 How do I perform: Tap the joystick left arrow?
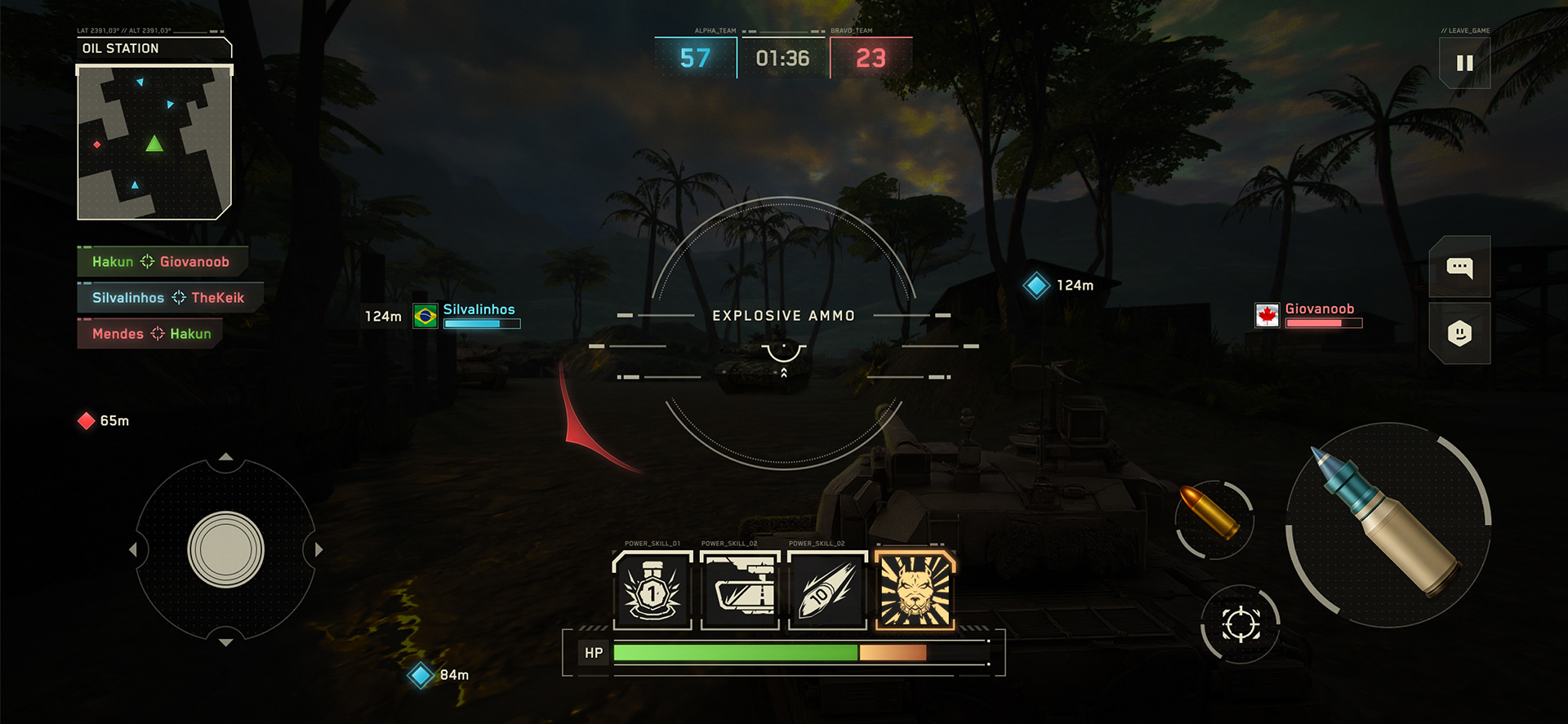(133, 549)
